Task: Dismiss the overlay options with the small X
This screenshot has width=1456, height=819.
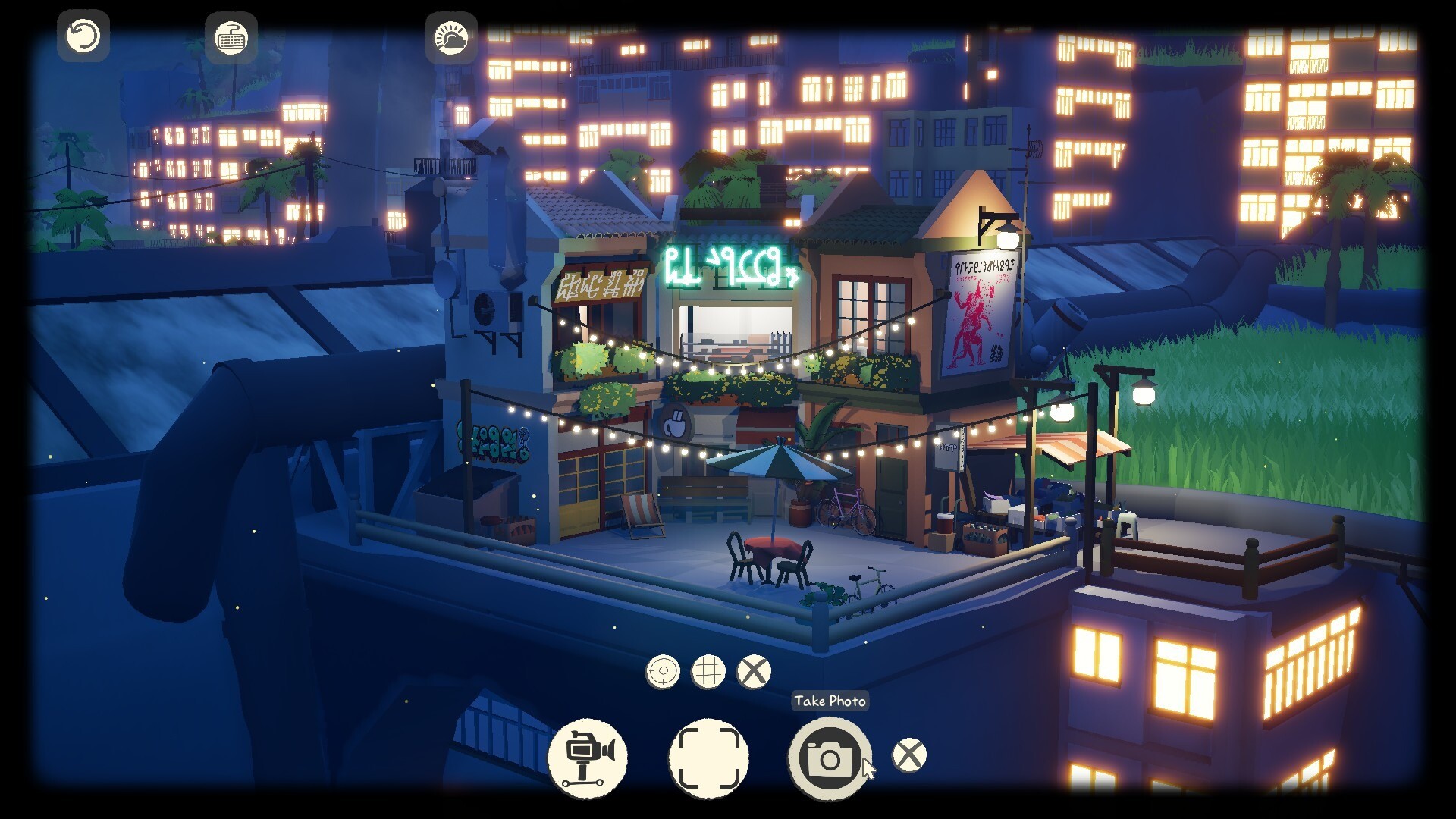Action: [x=753, y=671]
